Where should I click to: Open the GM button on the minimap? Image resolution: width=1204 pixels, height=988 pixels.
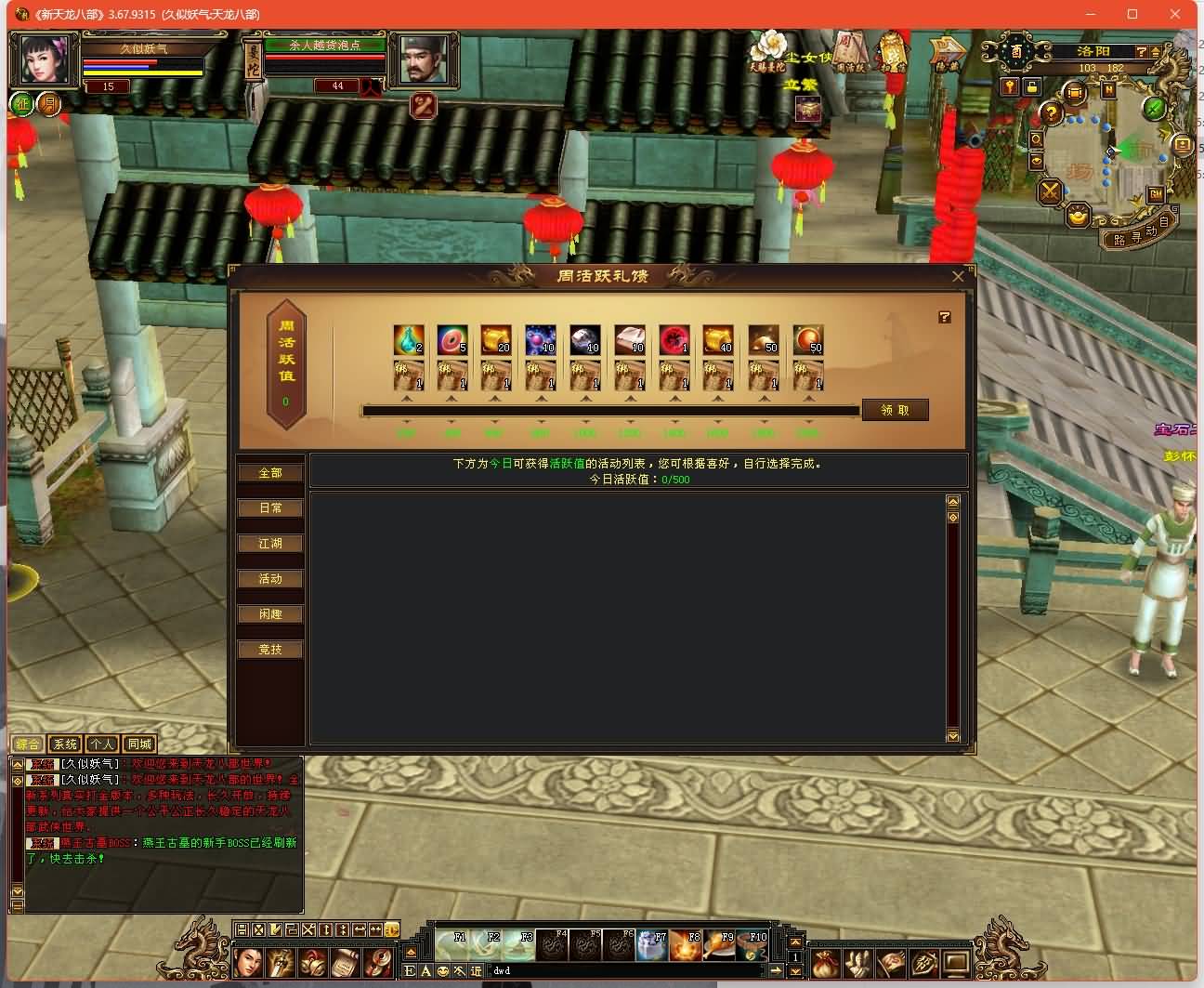click(x=1156, y=194)
